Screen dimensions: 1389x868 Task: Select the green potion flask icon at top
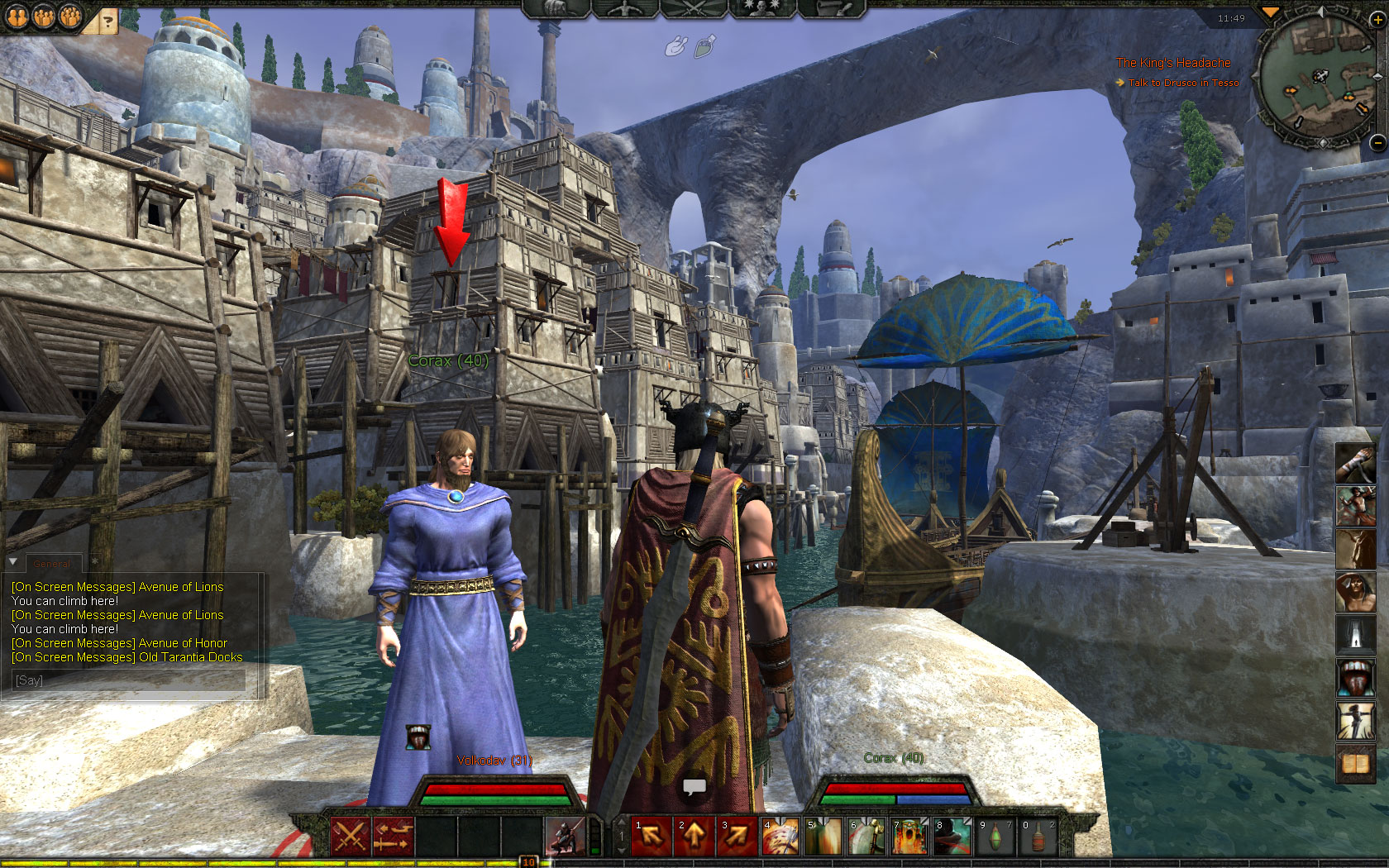point(704,46)
